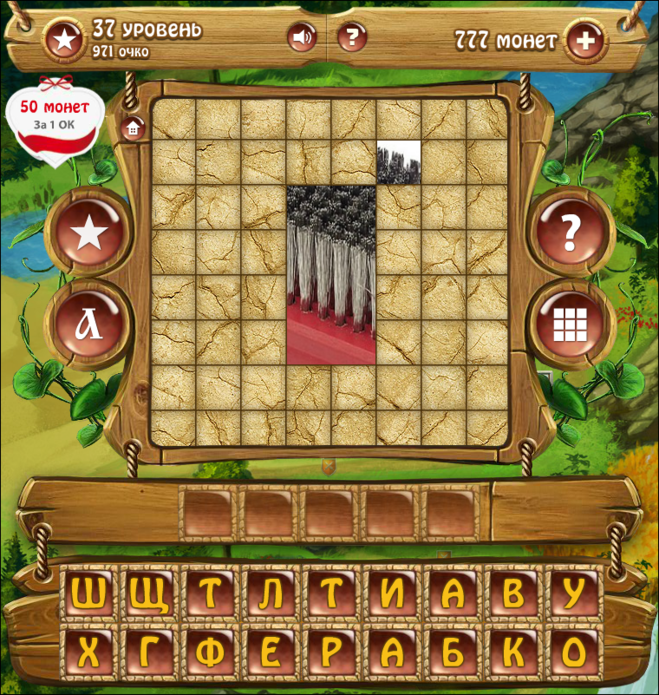Image resolution: width=659 pixels, height=695 pixels.
Task: Choose the letter Ф tile
Action: click(x=209, y=654)
